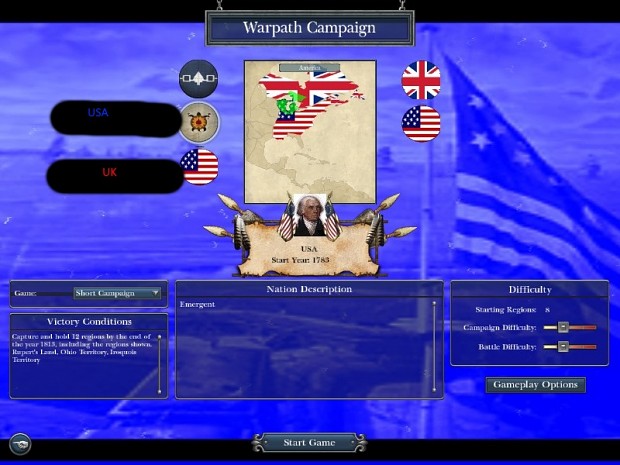The width and height of the screenshot is (620, 465).
Task: Click the Victory Conditions scrollbar
Action: click(160, 362)
